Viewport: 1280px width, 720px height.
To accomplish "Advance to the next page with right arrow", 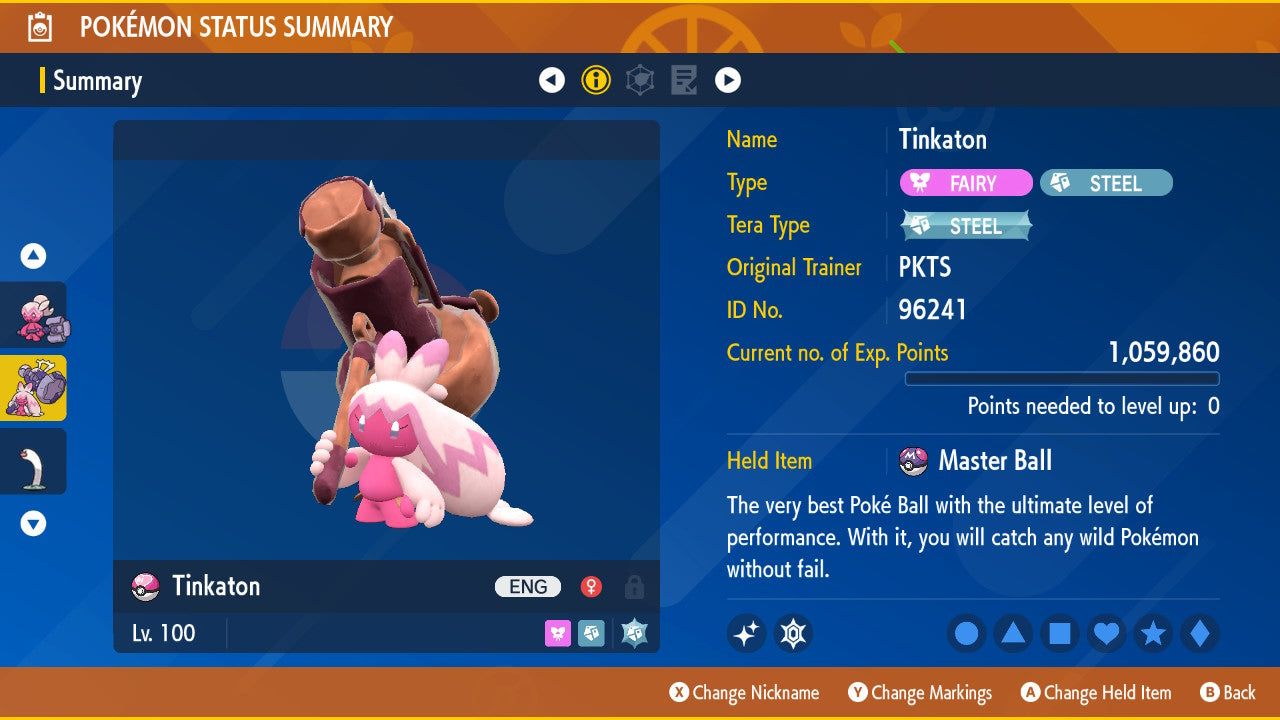I will (727, 80).
